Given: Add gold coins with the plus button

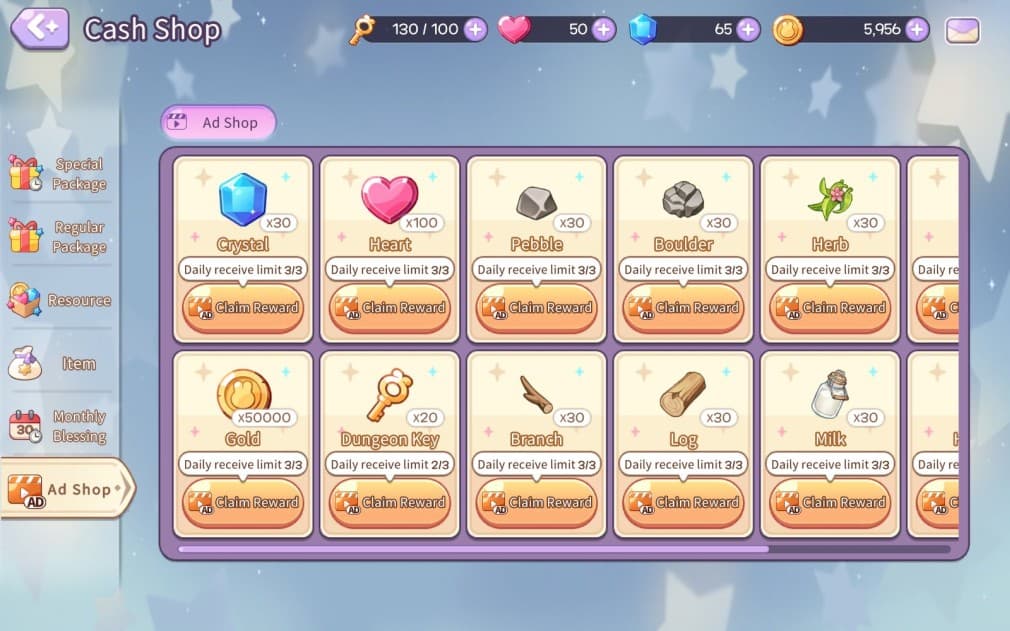Looking at the screenshot, I should pos(917,29).
